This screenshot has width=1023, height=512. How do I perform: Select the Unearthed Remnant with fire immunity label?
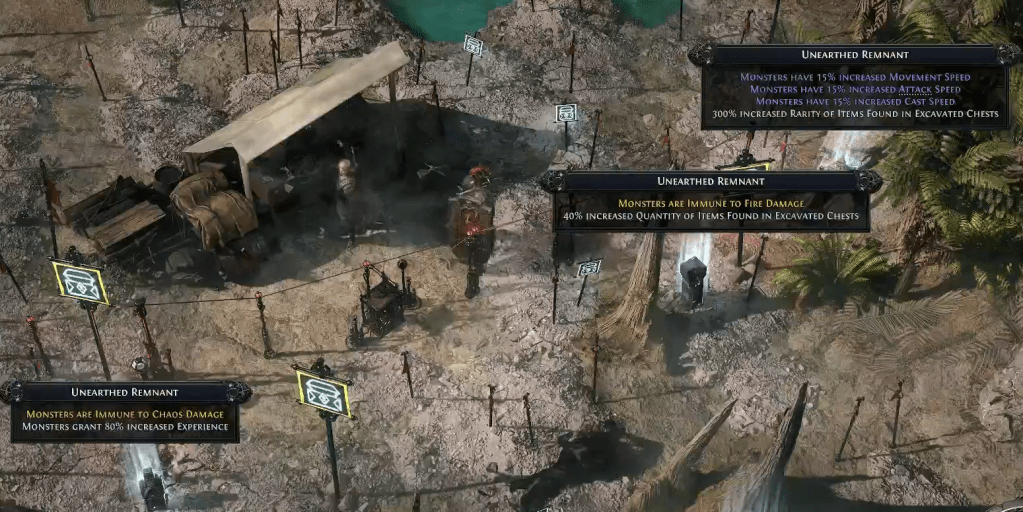711,182
